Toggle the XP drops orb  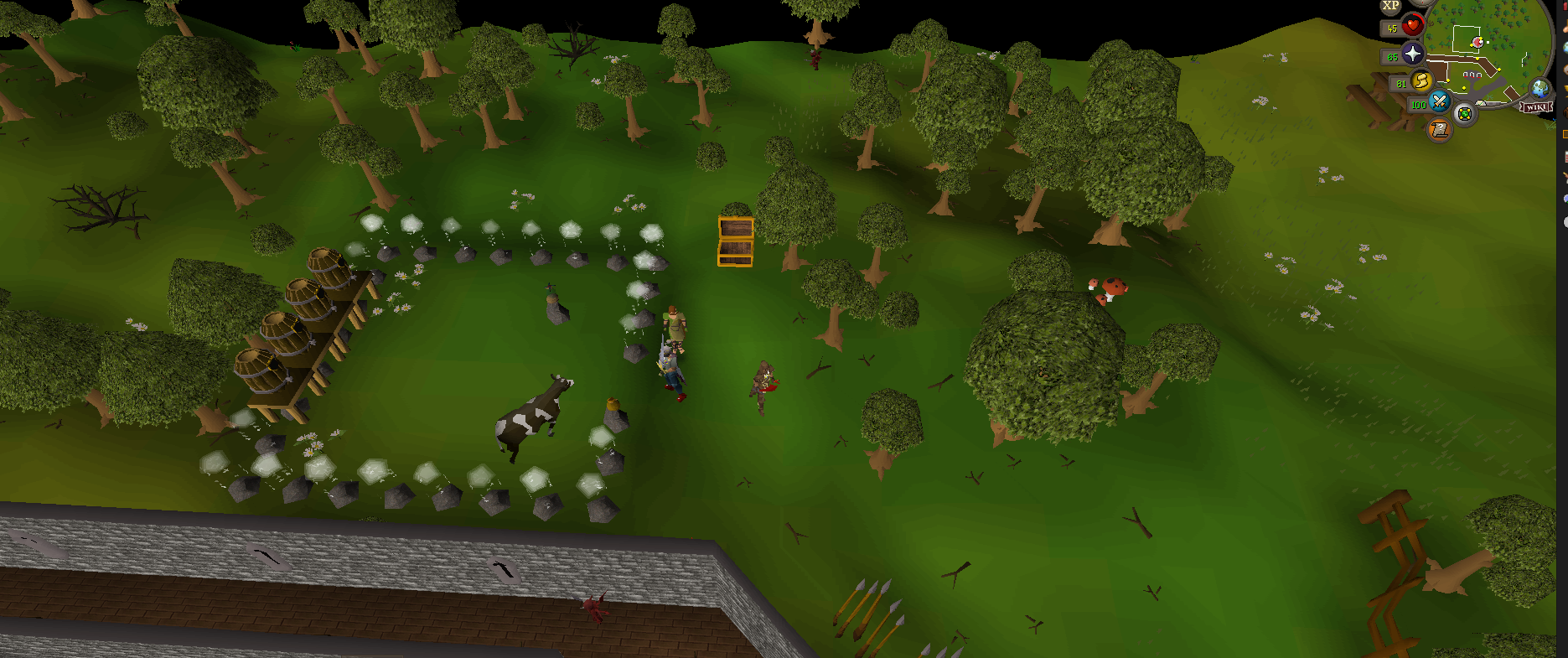(1391, 6)
